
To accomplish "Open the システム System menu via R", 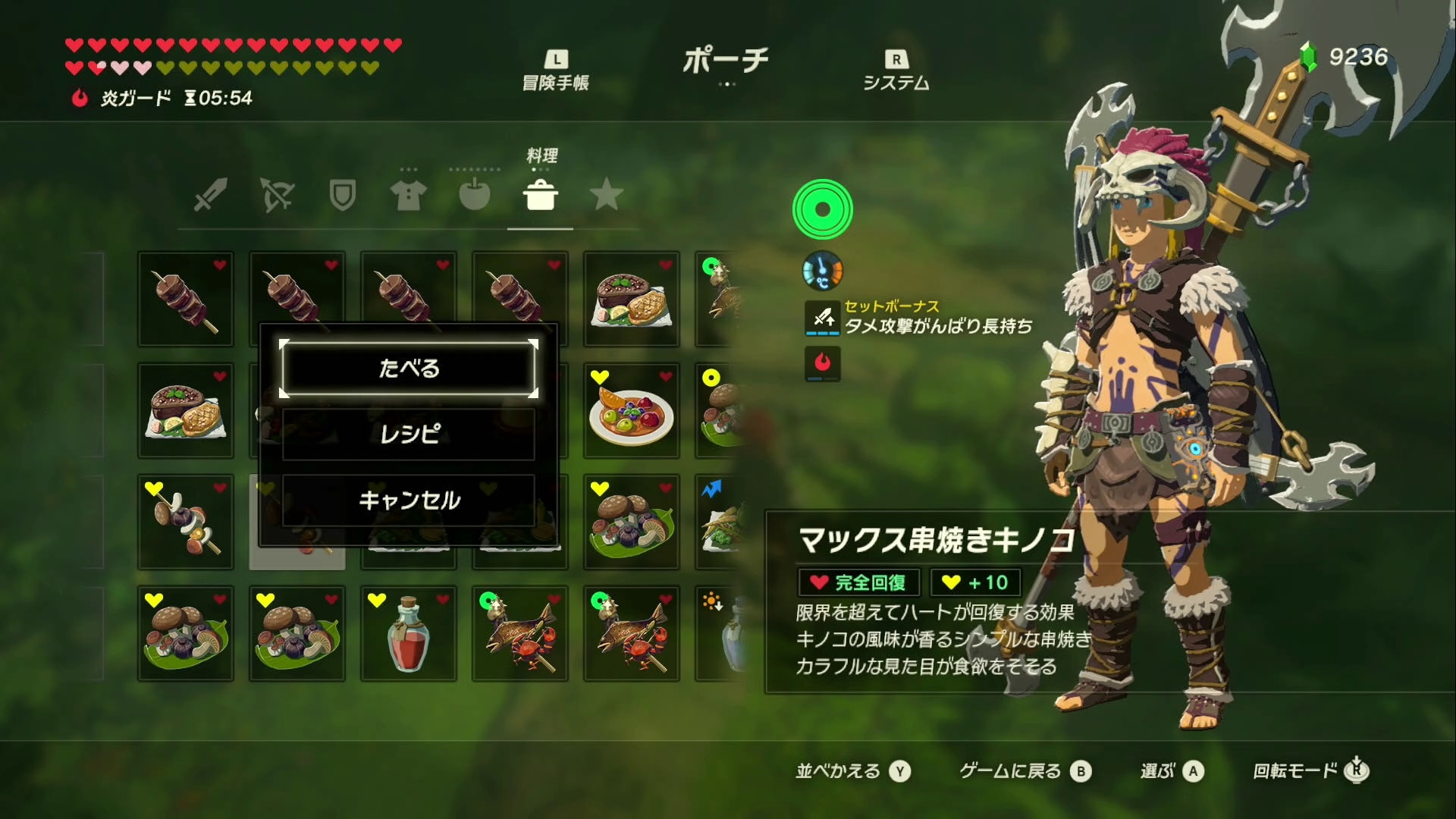I will point(895,67).
